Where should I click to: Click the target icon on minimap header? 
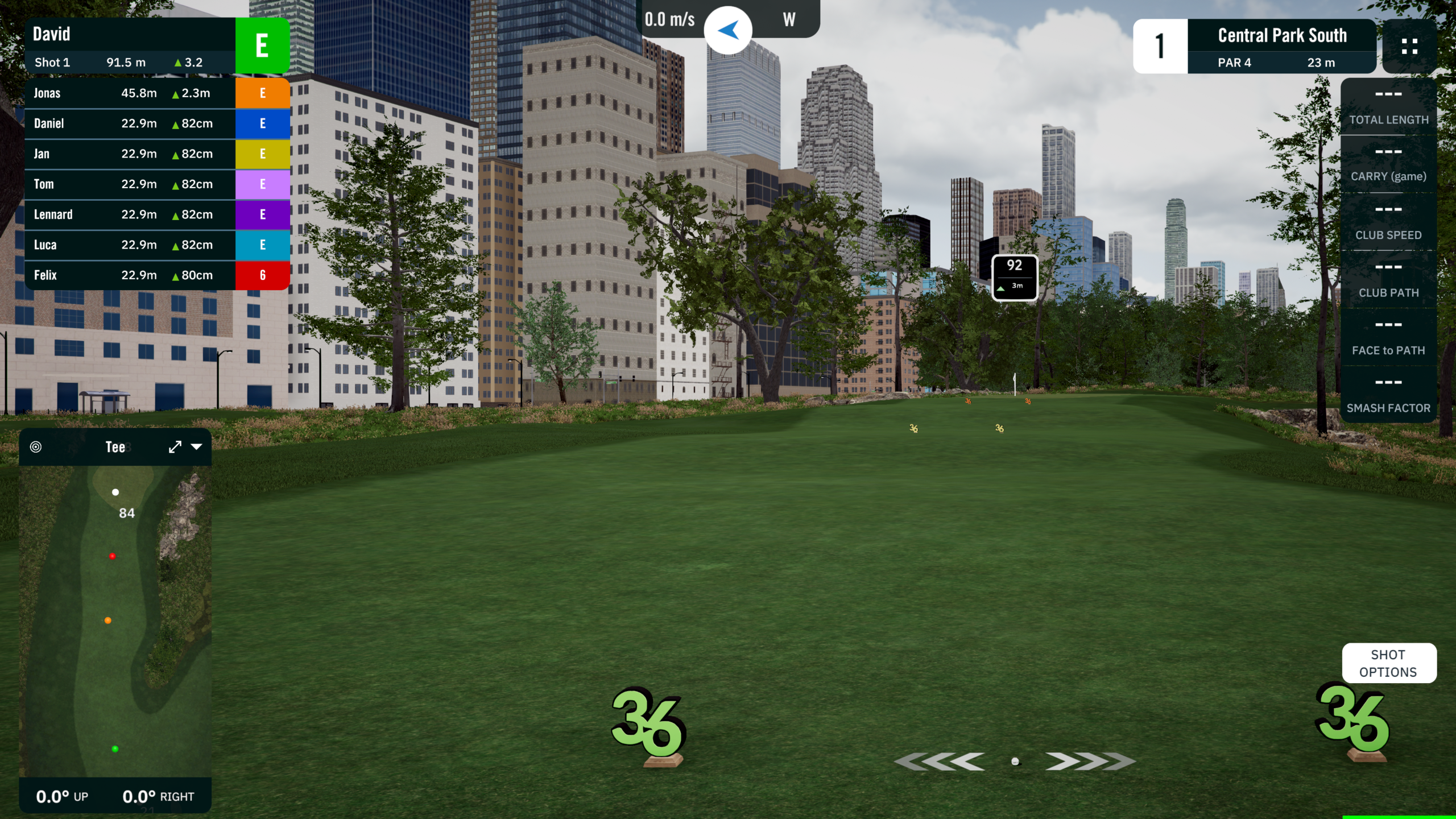[x=36, y=447]
